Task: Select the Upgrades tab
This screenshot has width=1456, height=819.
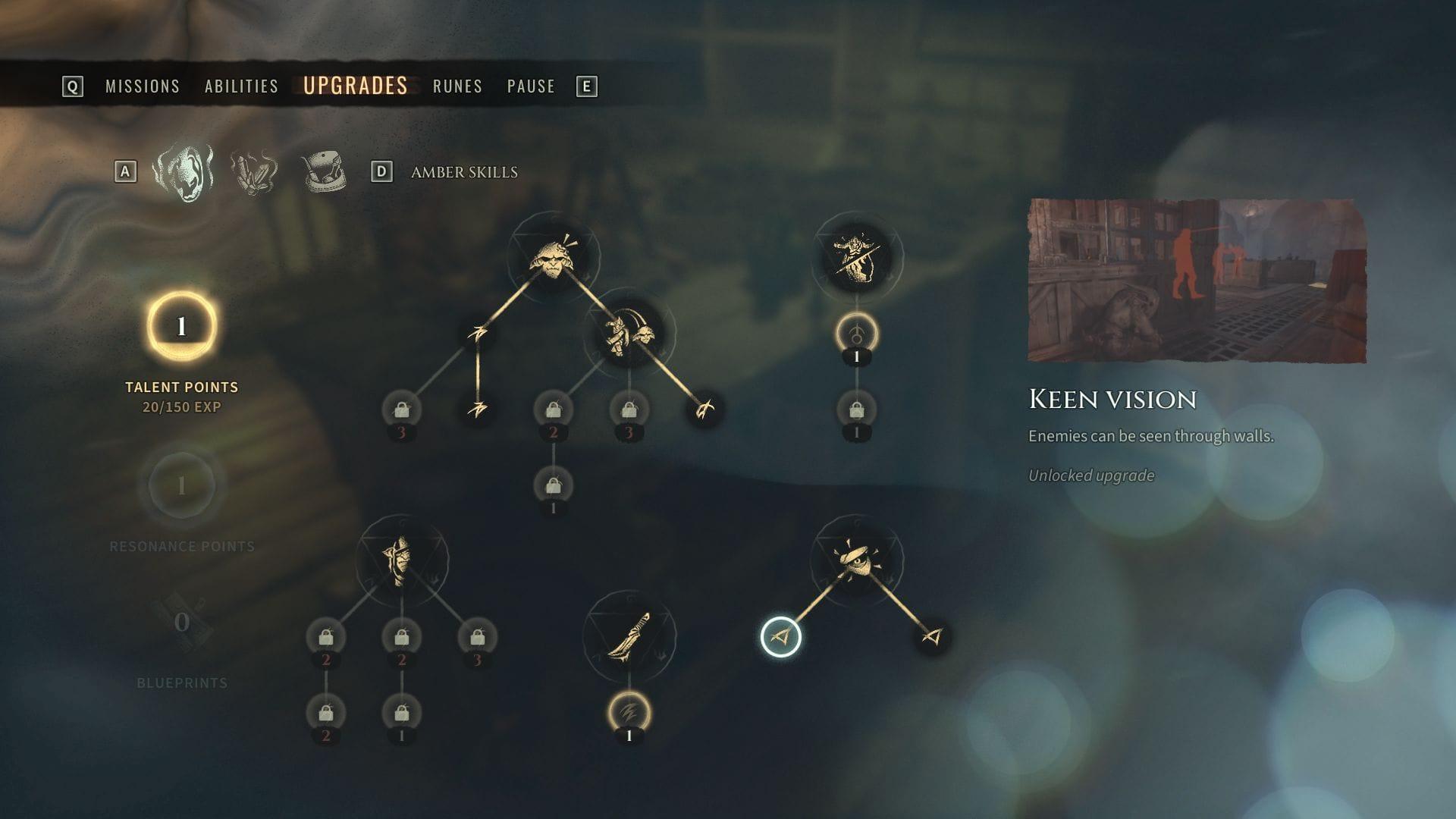Action: point(355,86)
